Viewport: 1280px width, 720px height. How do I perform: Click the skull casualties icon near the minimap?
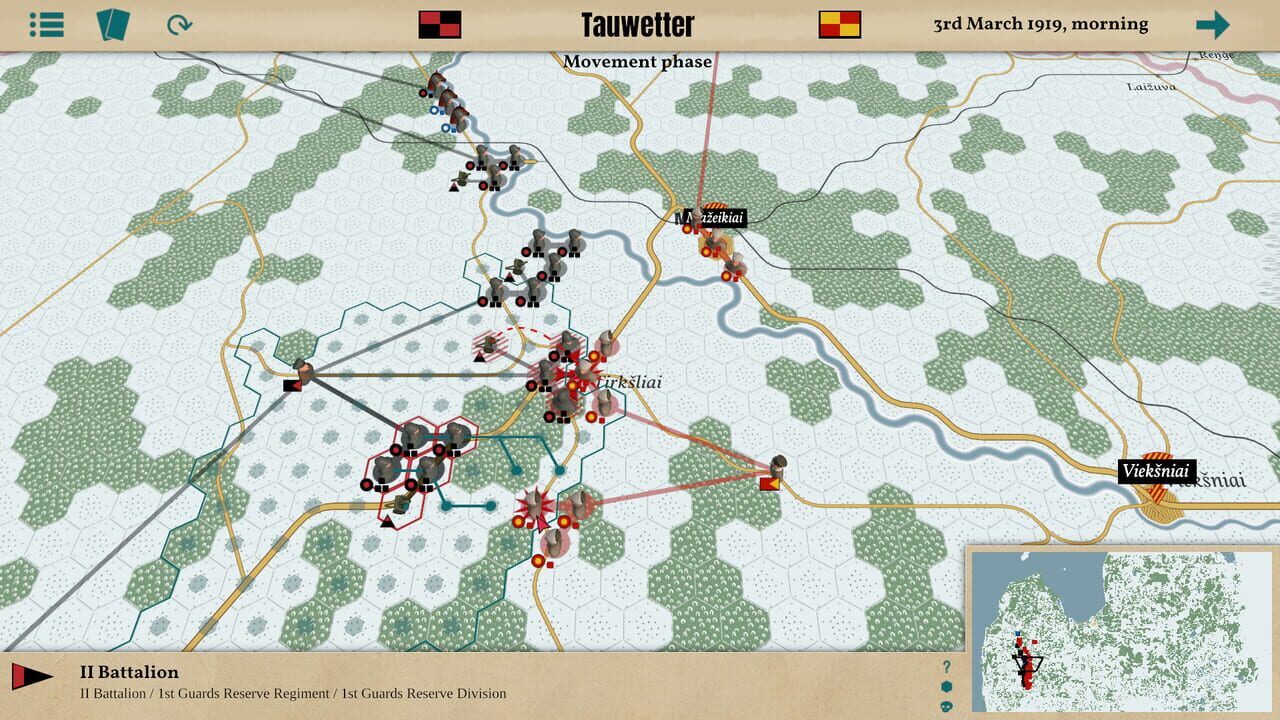pyautogui.click(x=946, y=708)
